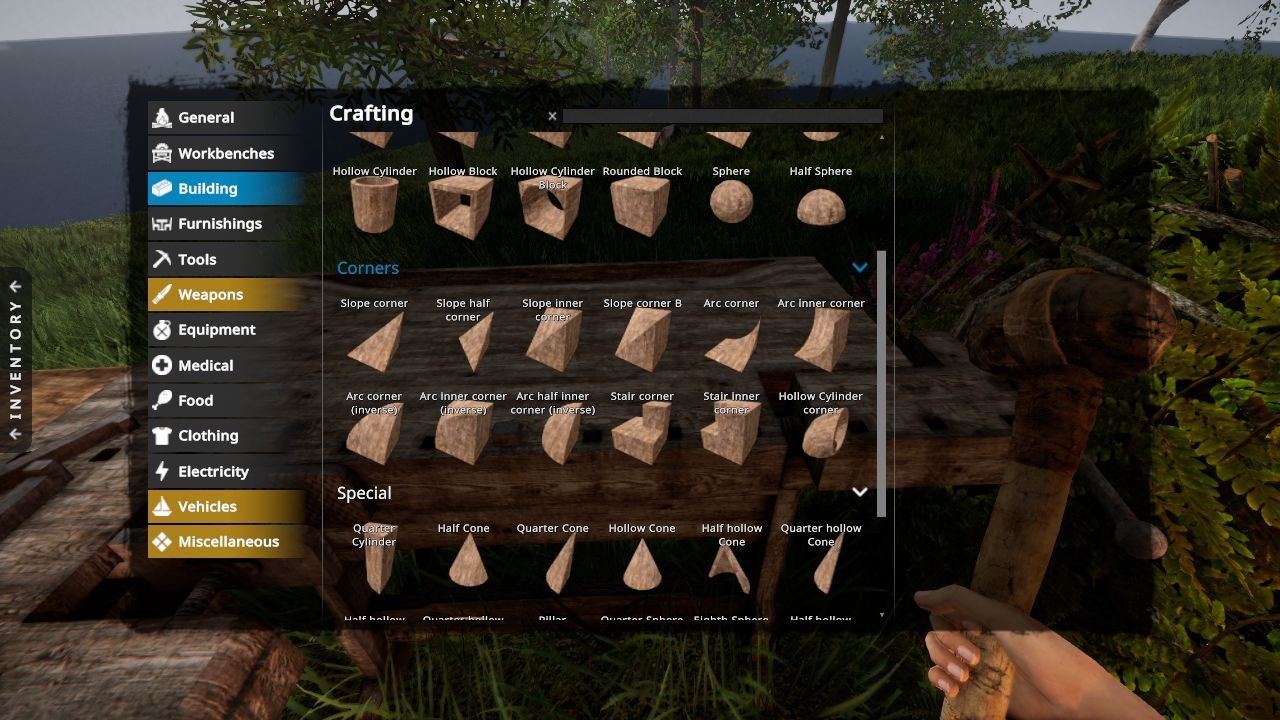
Task: Collapse the Corners section chevron
Action: (x=859, y=267)
